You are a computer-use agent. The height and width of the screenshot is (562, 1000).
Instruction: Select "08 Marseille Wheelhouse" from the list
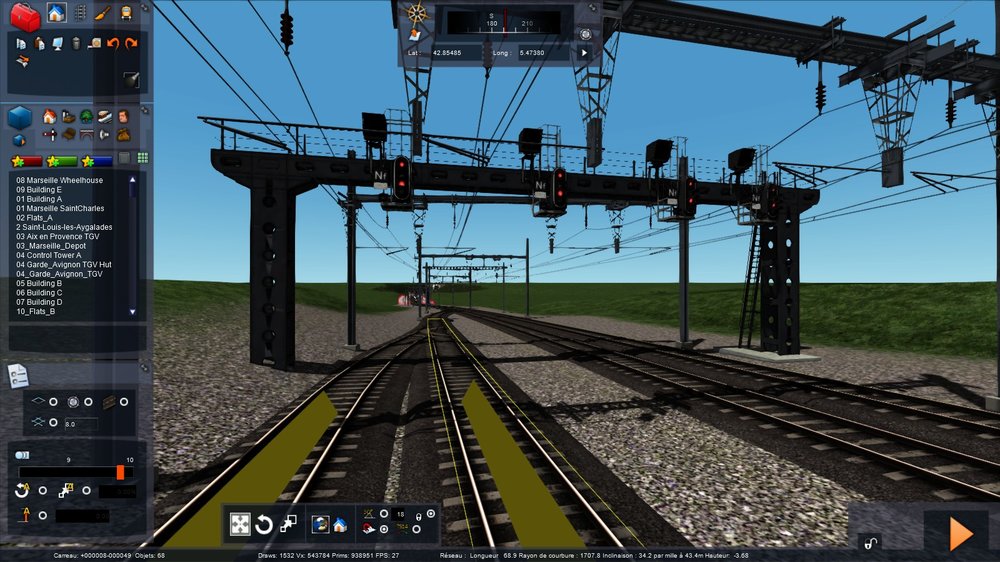coord(59,180)
